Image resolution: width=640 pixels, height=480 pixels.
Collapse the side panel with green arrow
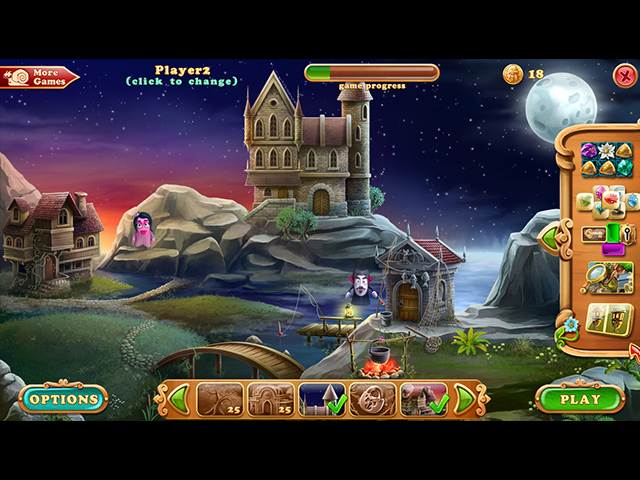(x=549, y=237)
